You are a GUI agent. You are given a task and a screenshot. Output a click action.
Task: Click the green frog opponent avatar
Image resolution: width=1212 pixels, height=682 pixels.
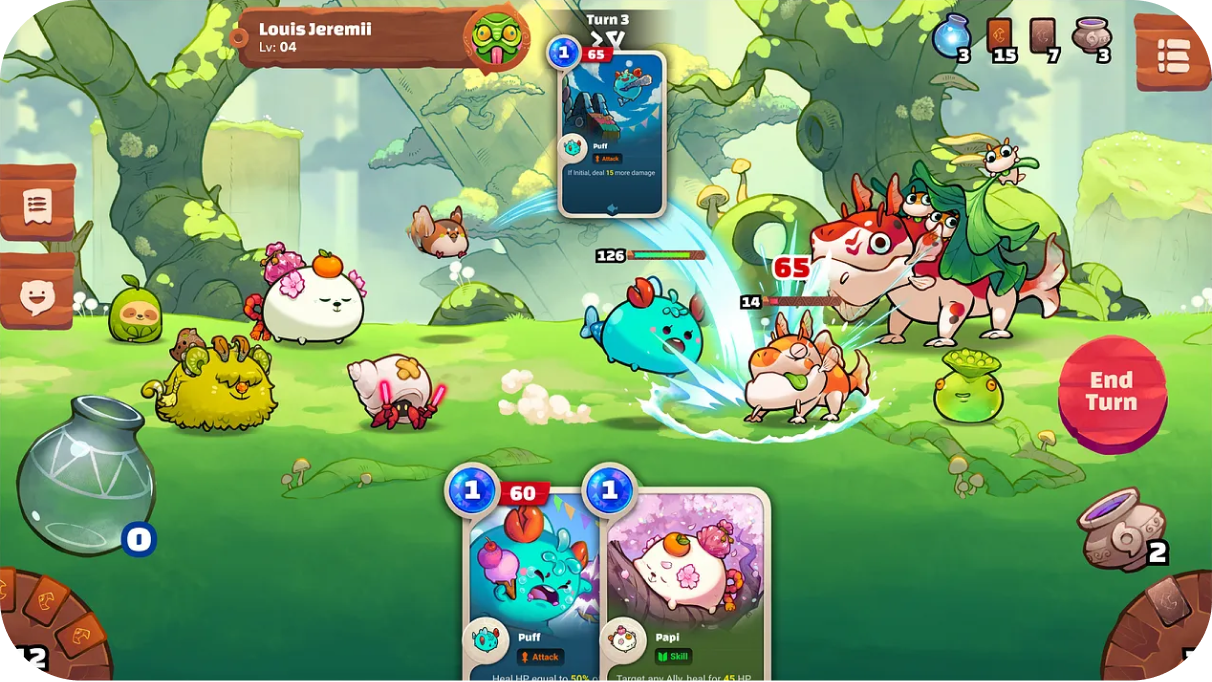click(x=495, y=37)
